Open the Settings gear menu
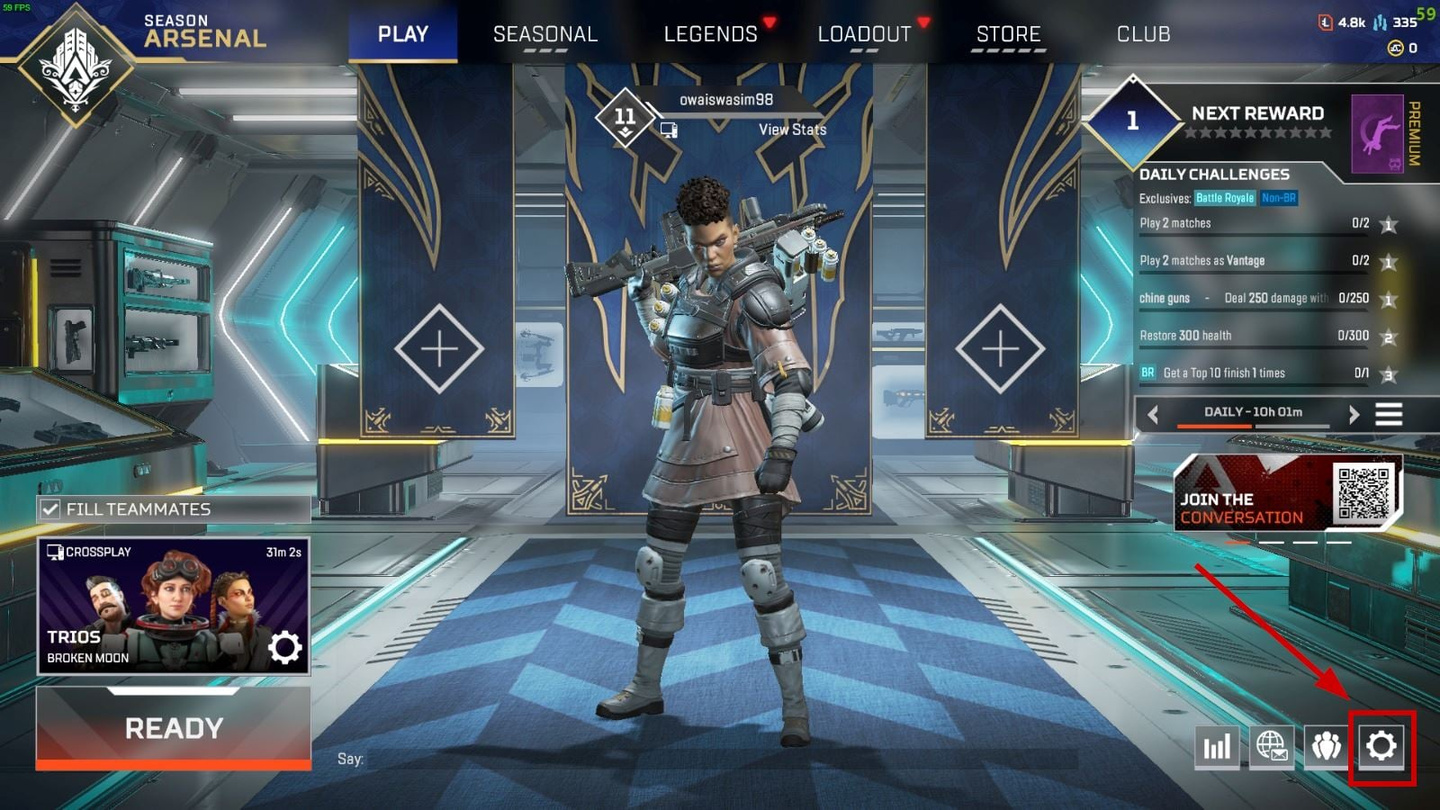The width and height of the screenshot is (1440, 810). pos(1381,745)
